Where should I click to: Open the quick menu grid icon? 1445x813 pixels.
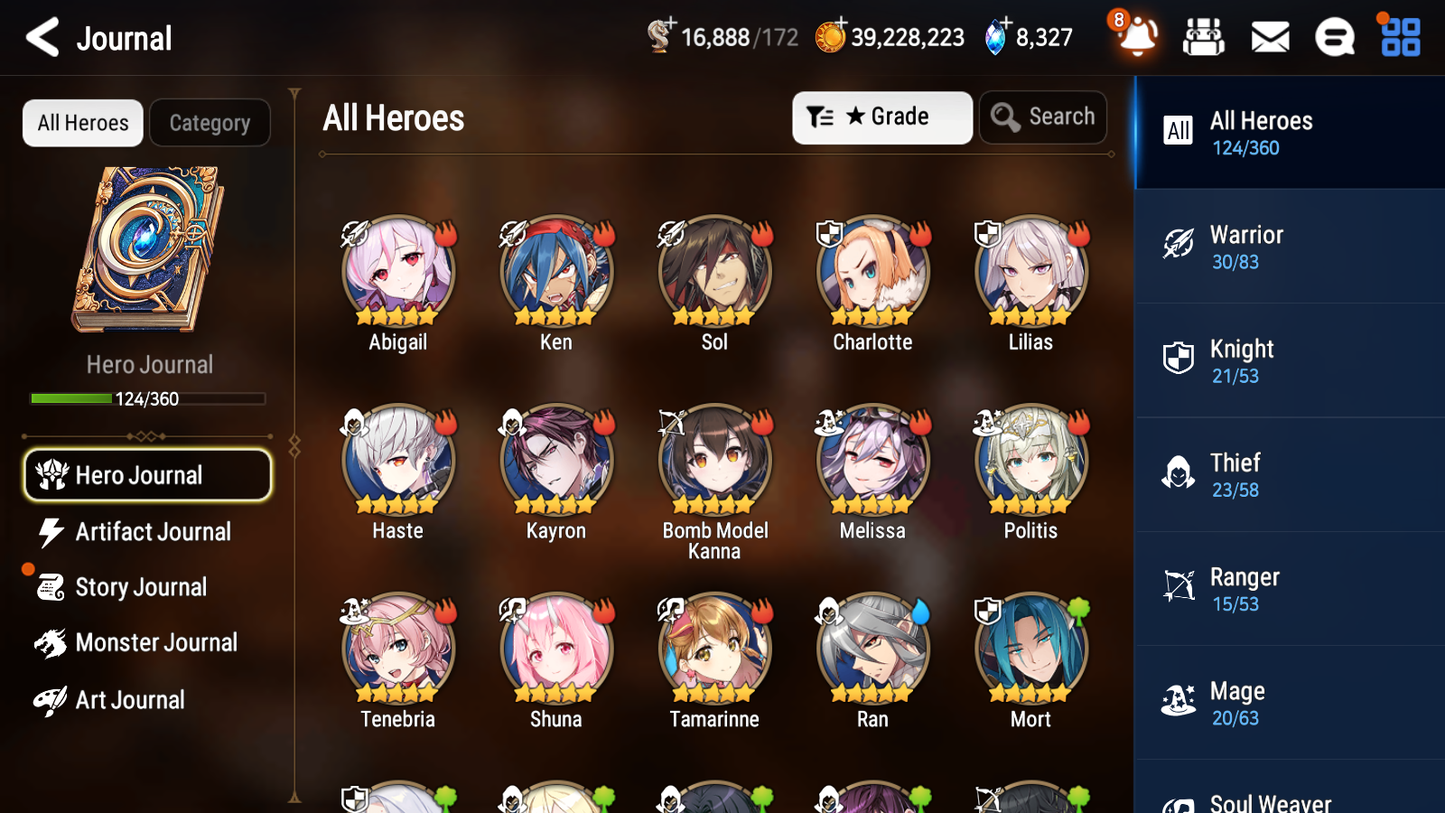[x=1399, y=36]
